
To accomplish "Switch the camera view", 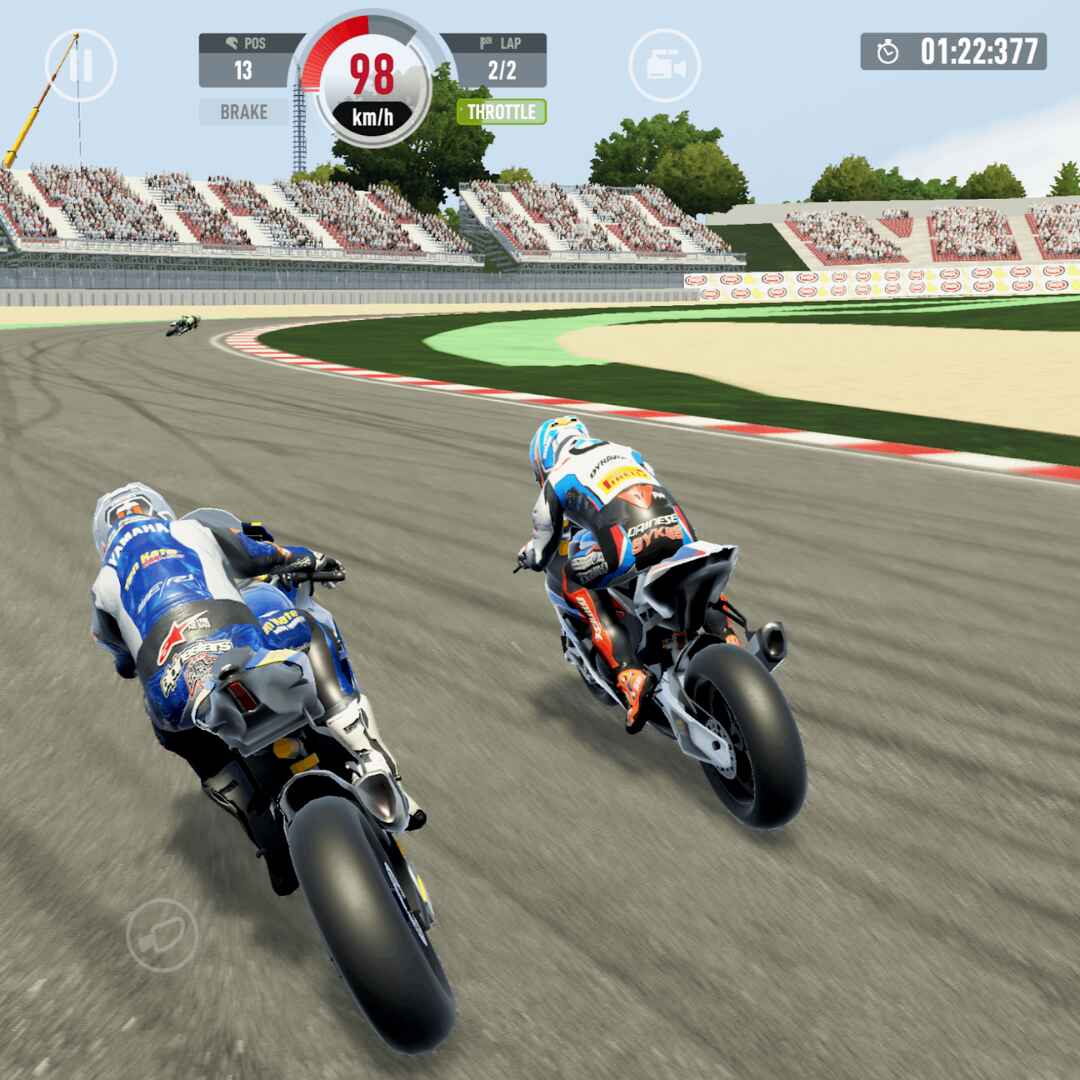I will (x=664, y=66).
